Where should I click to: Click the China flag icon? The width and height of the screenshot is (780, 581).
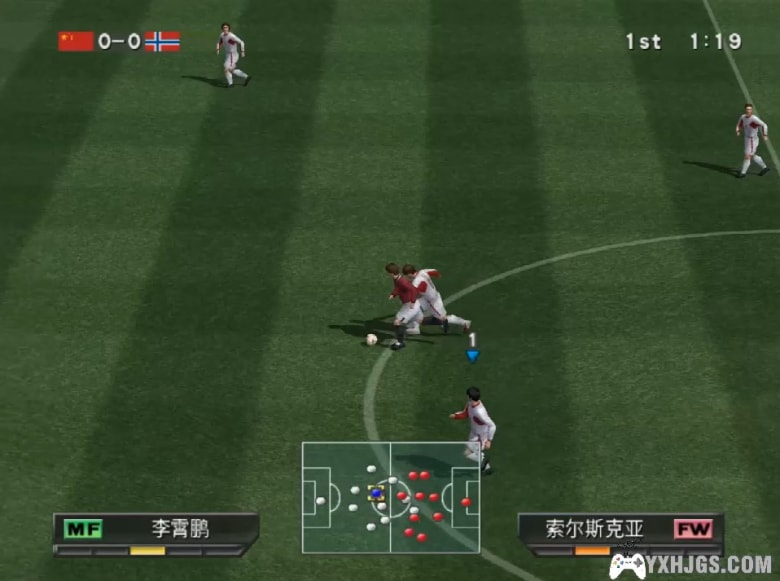(x=75, y=41)
